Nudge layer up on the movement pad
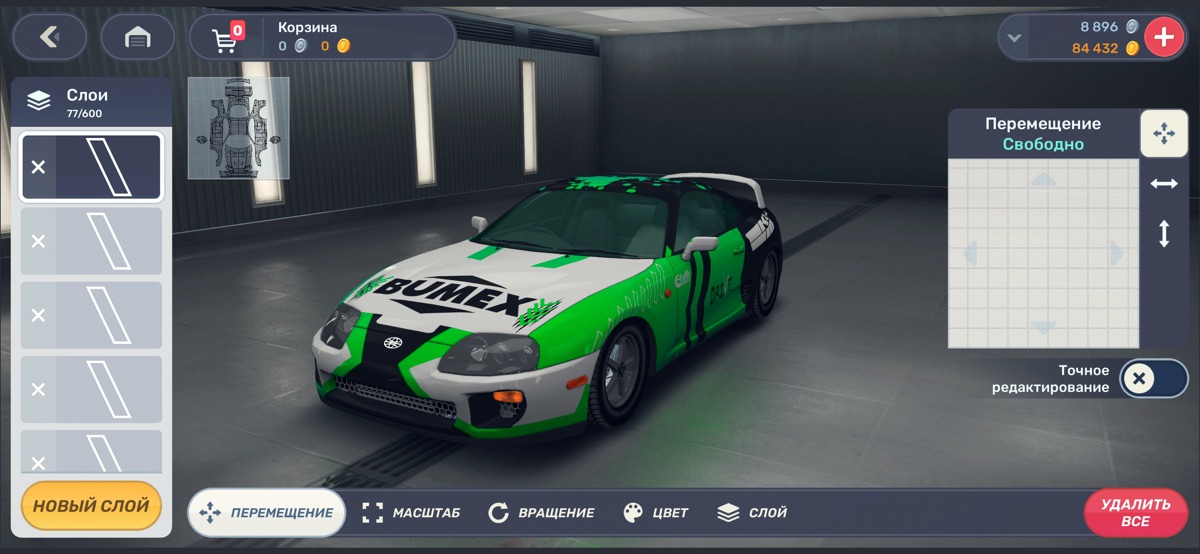The width and height of the screenshot is (1200, 554). (1043, 181)
